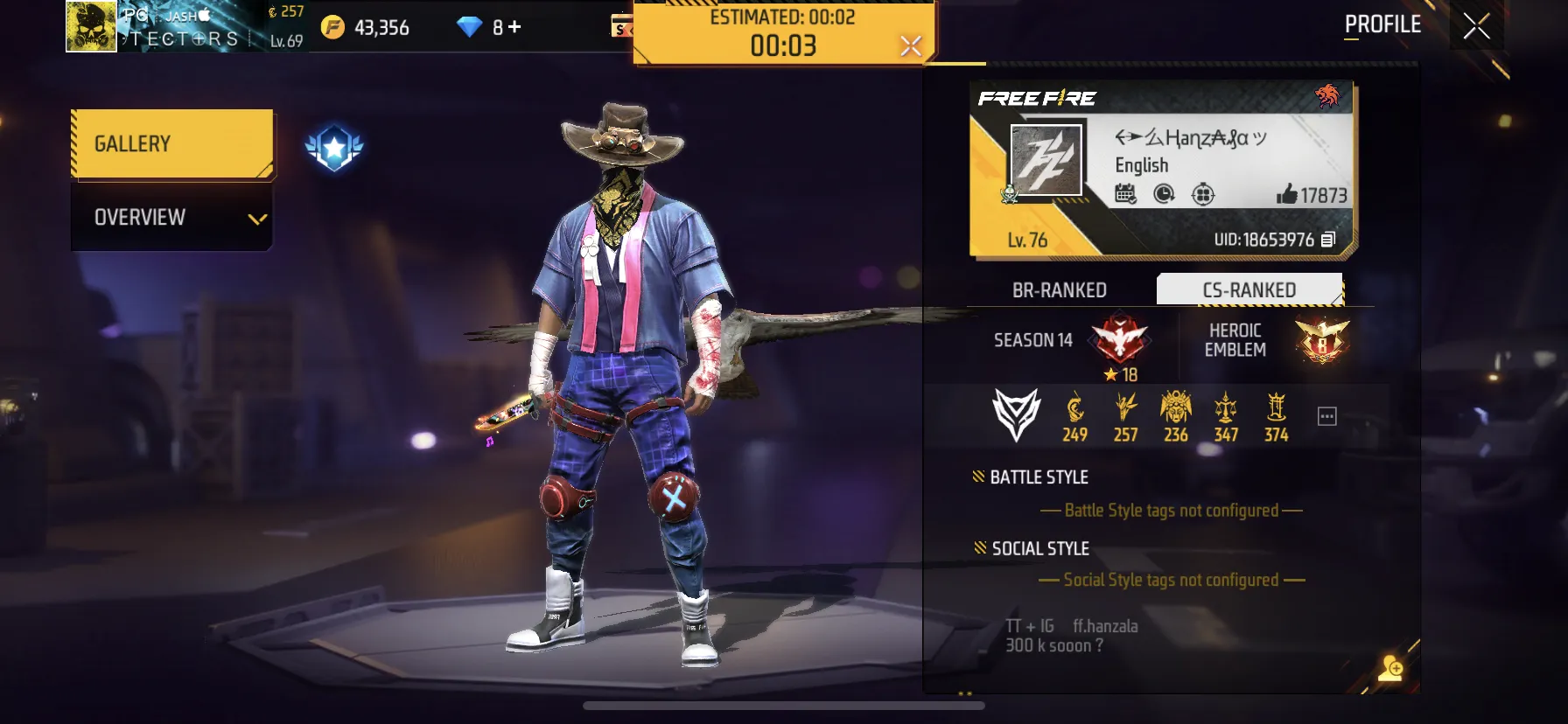Switch to the BR-Ranked tab

[x=1059, y=290]
